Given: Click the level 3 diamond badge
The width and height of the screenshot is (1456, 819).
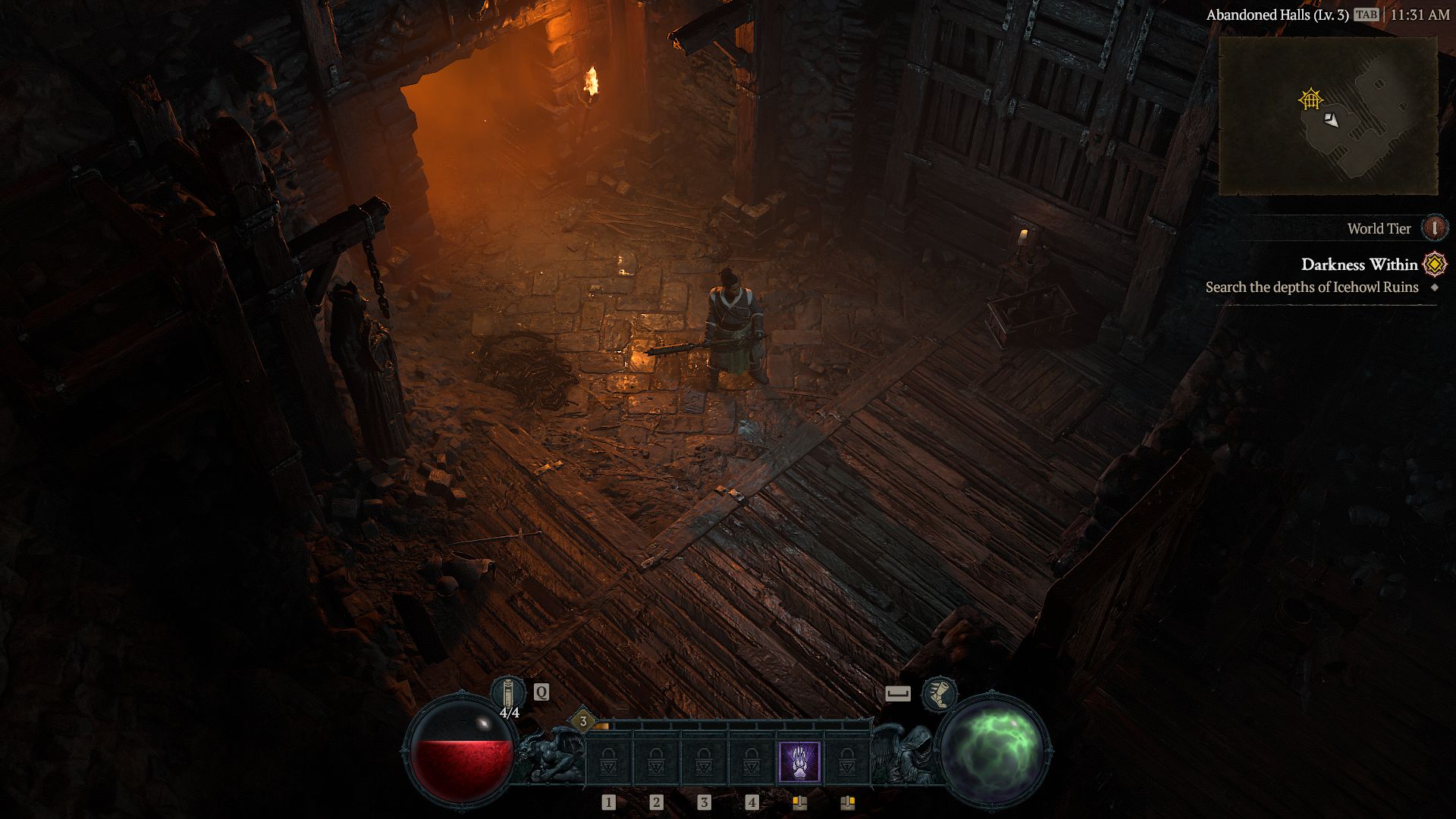Looking at the screenshot, I should [x=583, y=721].
